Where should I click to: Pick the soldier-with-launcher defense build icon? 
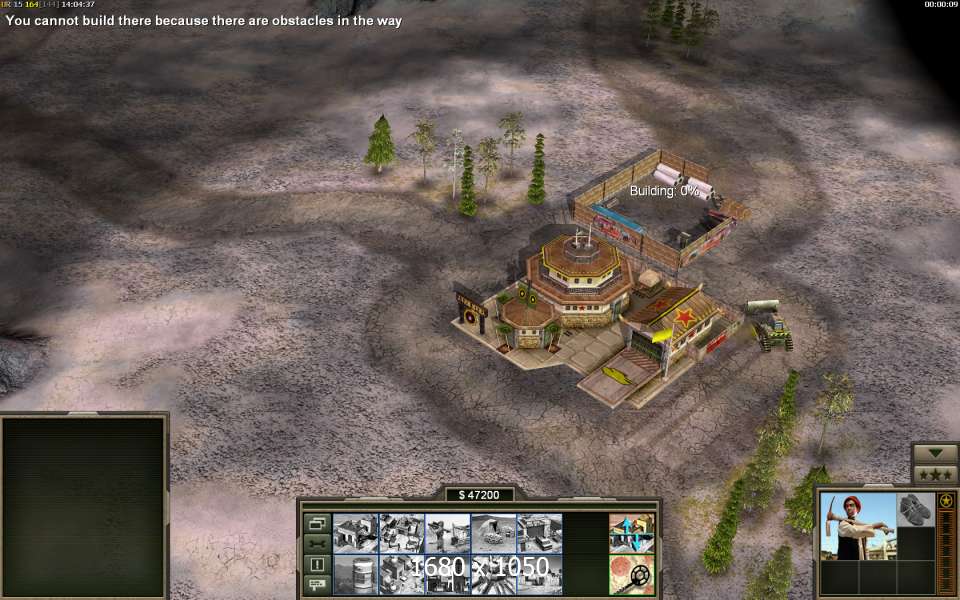pos(447,533)
